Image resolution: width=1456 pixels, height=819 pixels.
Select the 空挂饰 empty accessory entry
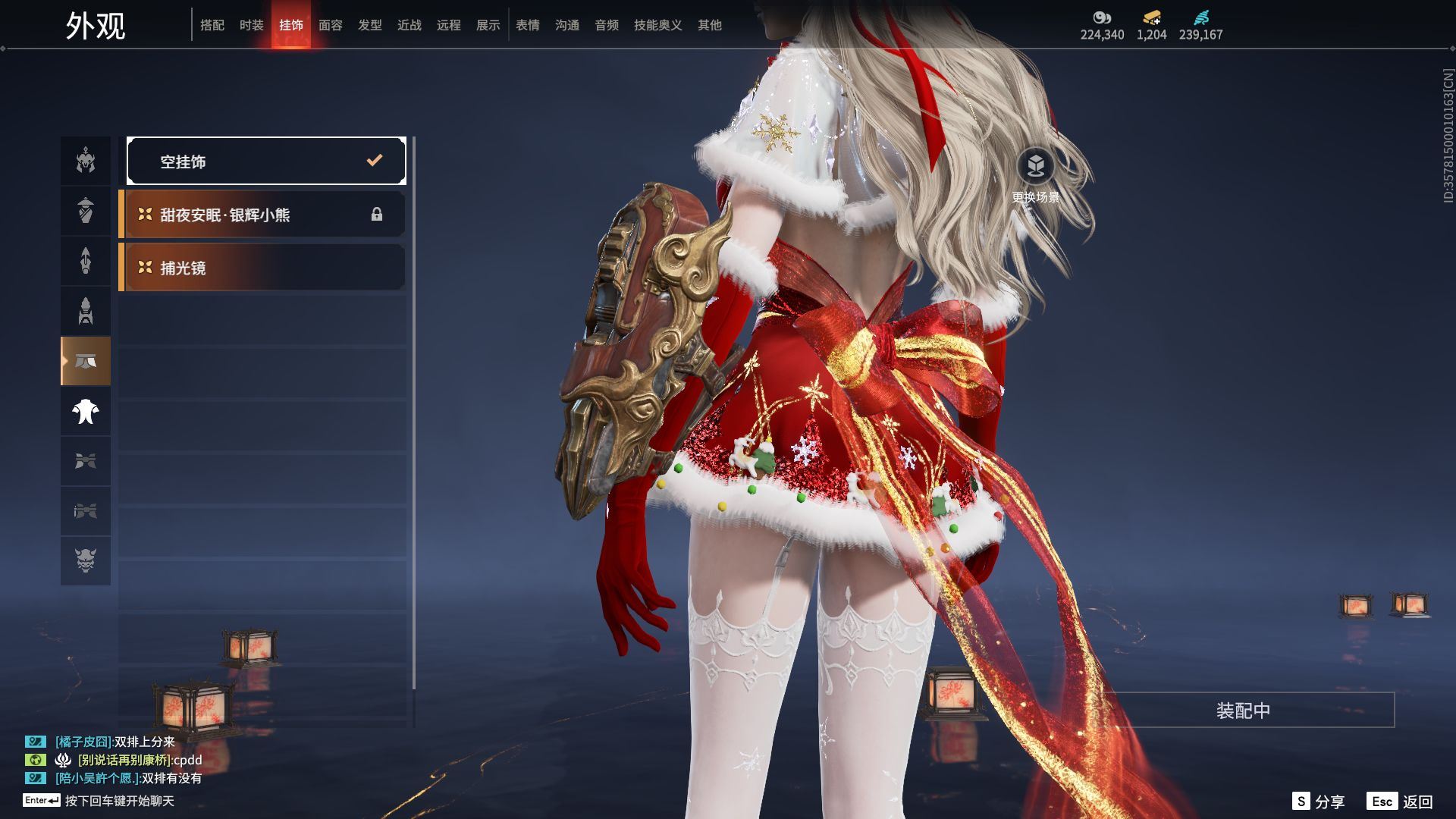point(266,161)
